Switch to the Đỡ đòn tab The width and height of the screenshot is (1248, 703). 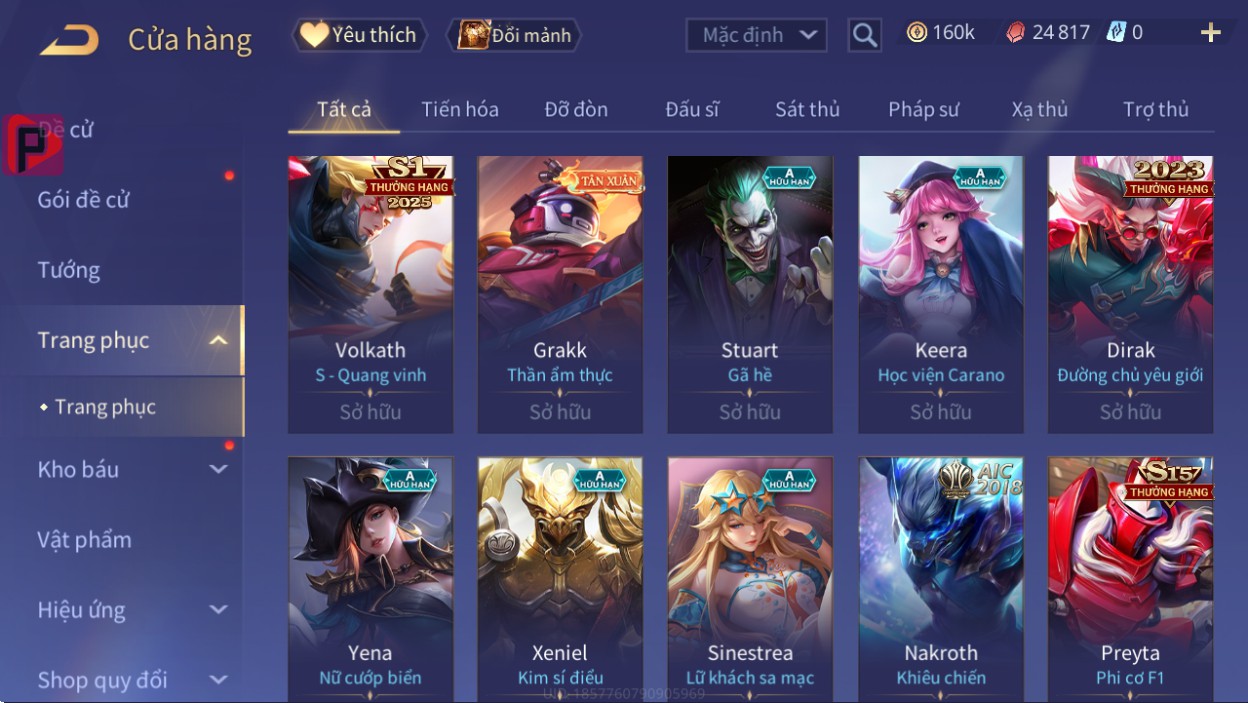click(576, 109)
